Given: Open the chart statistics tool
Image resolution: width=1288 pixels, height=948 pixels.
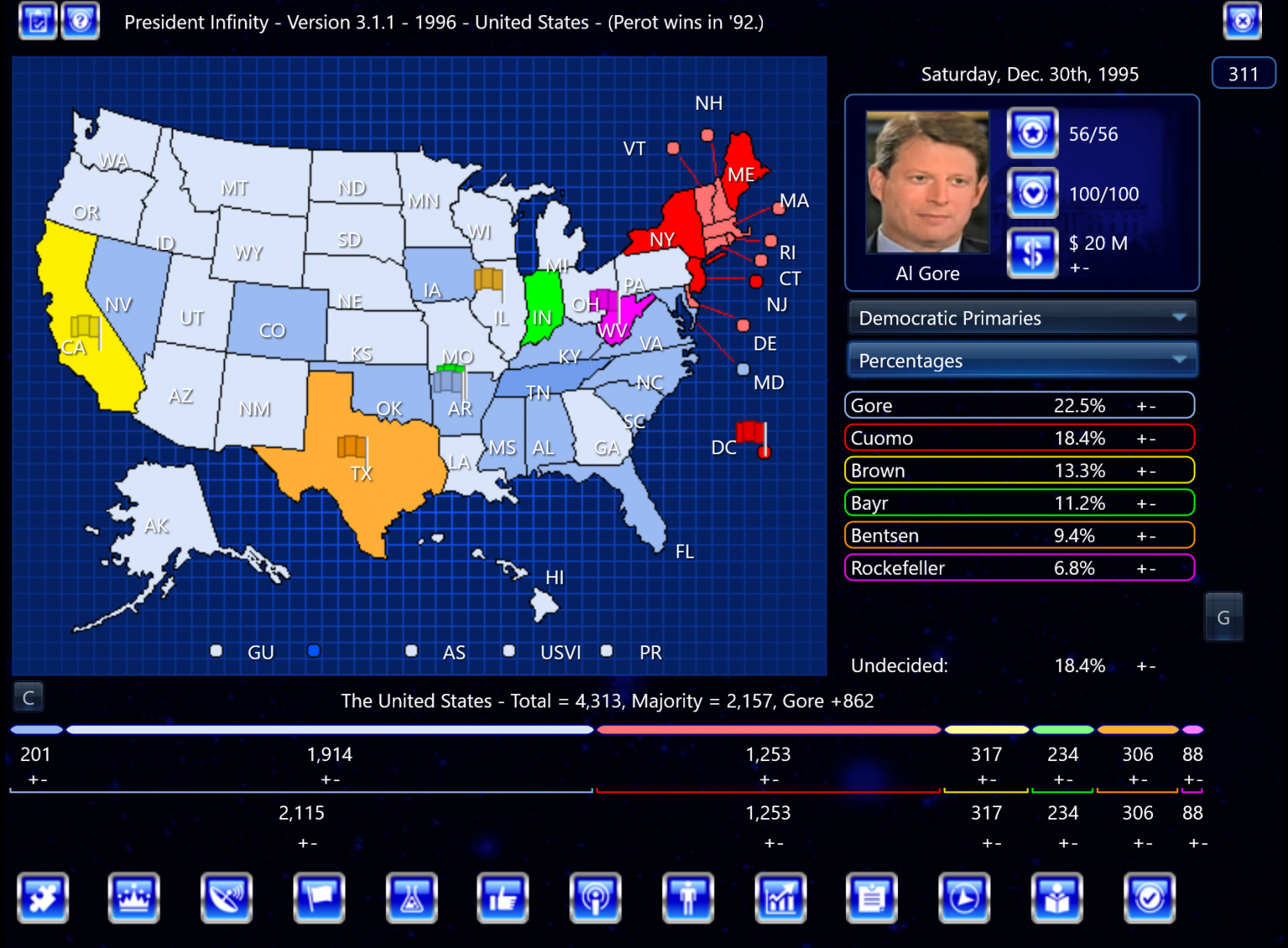Looking at the screenshot, I should [x=781, y=898].
